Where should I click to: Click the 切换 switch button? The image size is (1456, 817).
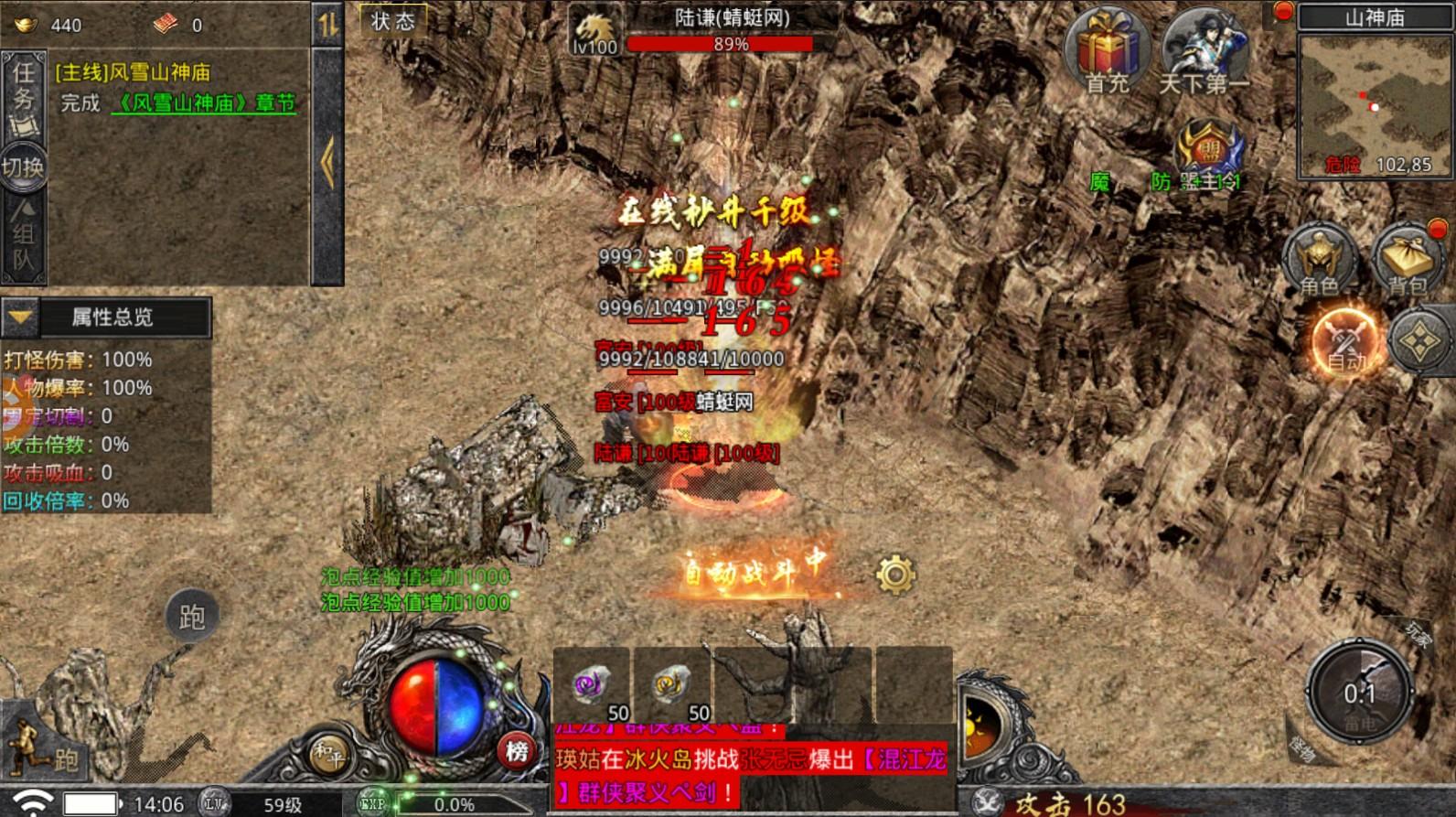coord(23,167)
